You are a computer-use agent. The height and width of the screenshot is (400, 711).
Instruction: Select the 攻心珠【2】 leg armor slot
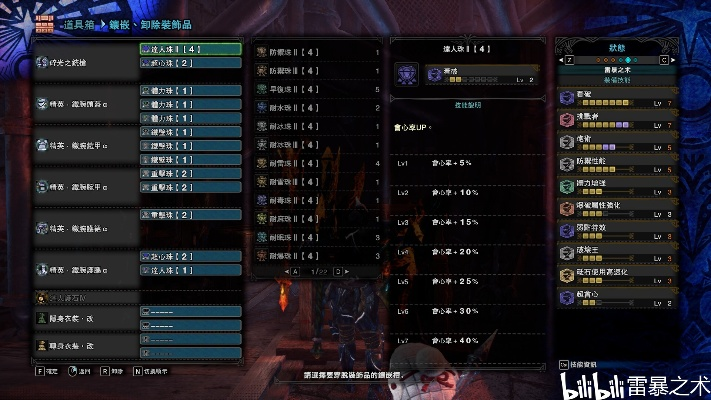[190, 256]
